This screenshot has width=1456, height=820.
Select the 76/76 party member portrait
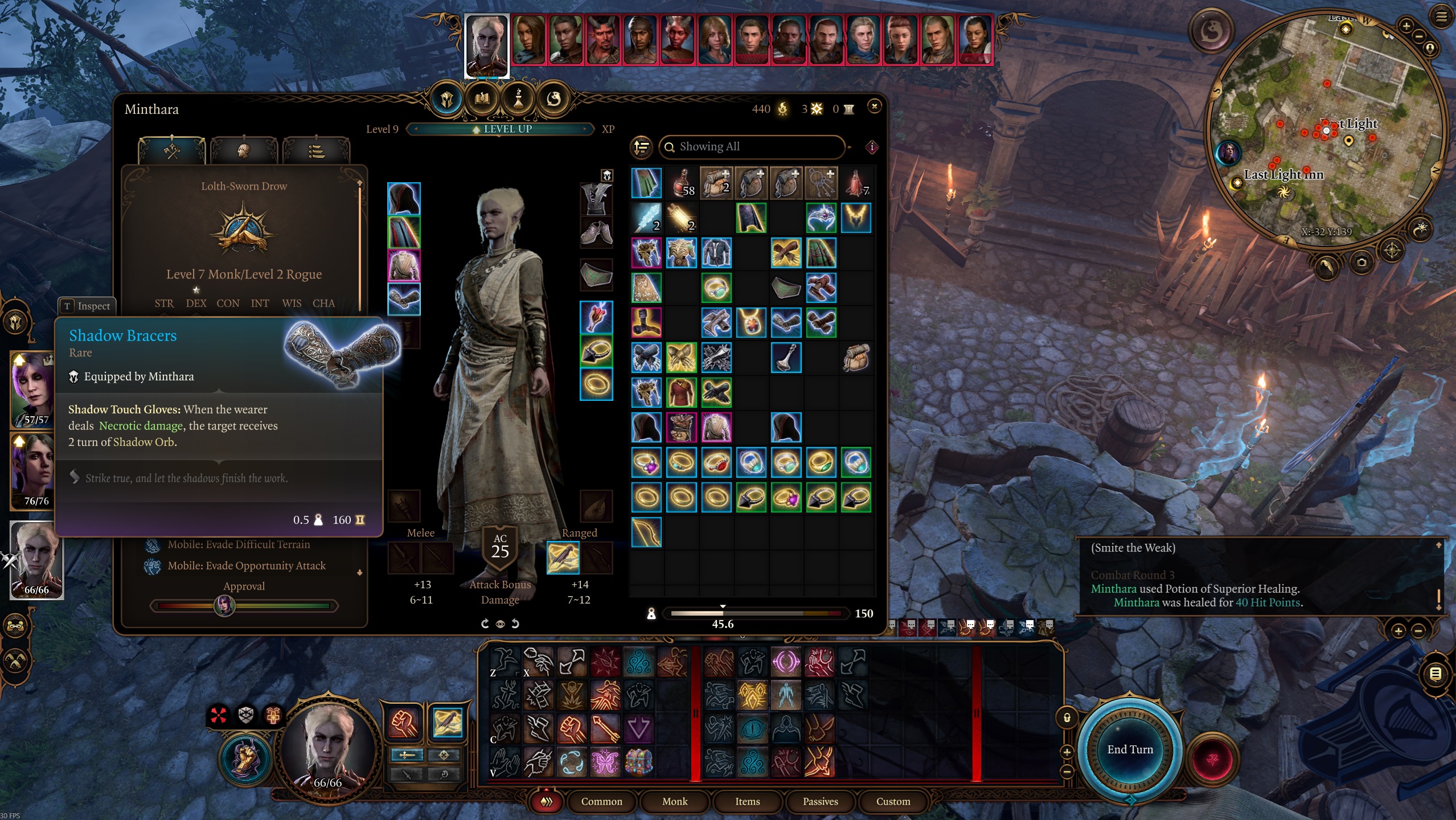[33, 470]
